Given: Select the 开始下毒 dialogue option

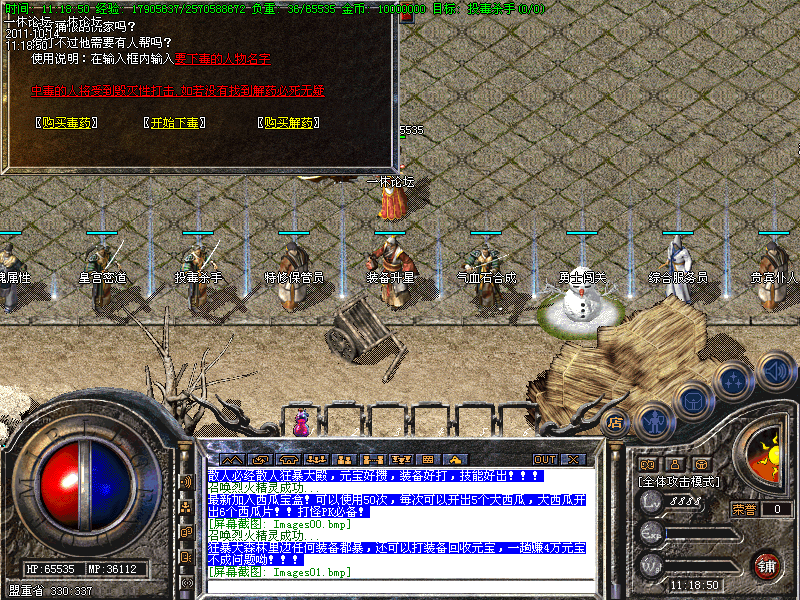Looking at the screenshot, I should 176,124.
